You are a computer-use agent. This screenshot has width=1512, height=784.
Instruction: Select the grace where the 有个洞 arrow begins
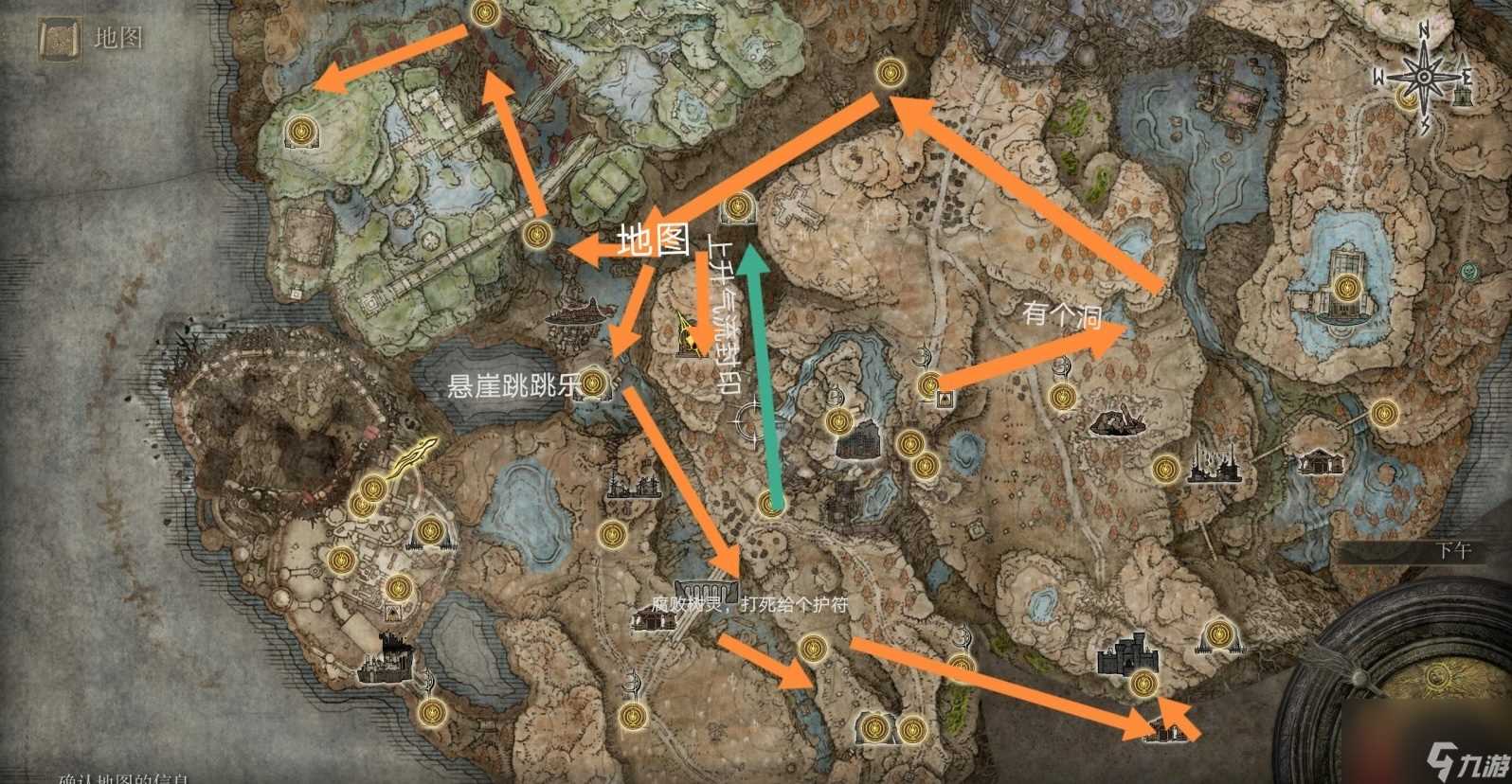pos(928,384)
